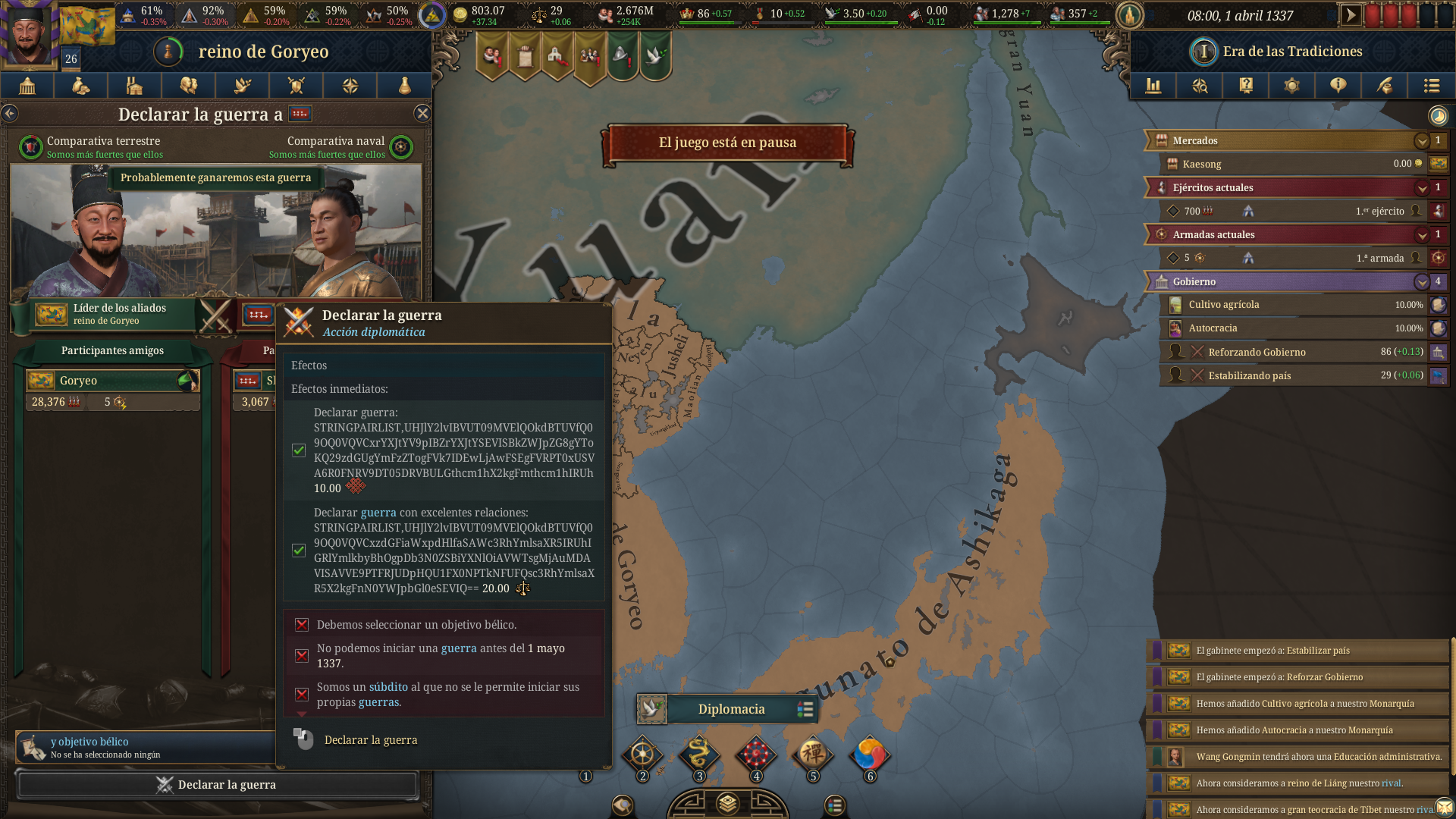The width and height of the screenshot is (1456, 819).
Task: Open the military panel with crossed swords icon
Action: coord(296,86)
